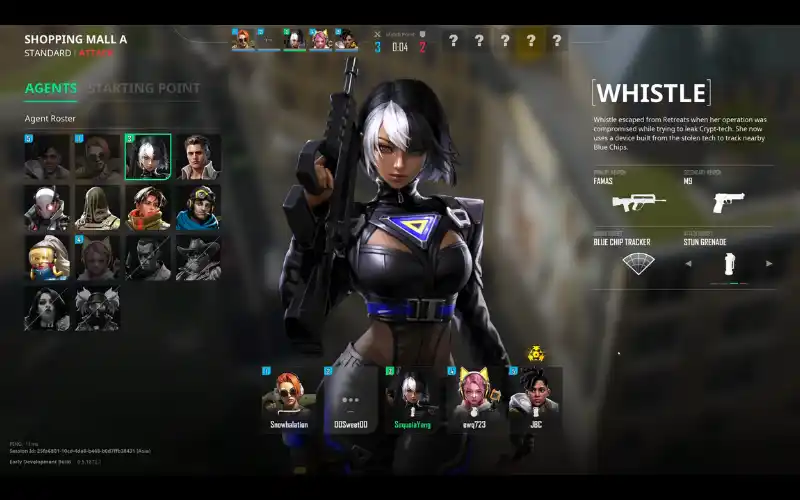Image resolution: width=800 pixels, height=500 pixels.
Task: Select the white-haired Whistle agent portrait
Action: (x=148, y=156)
